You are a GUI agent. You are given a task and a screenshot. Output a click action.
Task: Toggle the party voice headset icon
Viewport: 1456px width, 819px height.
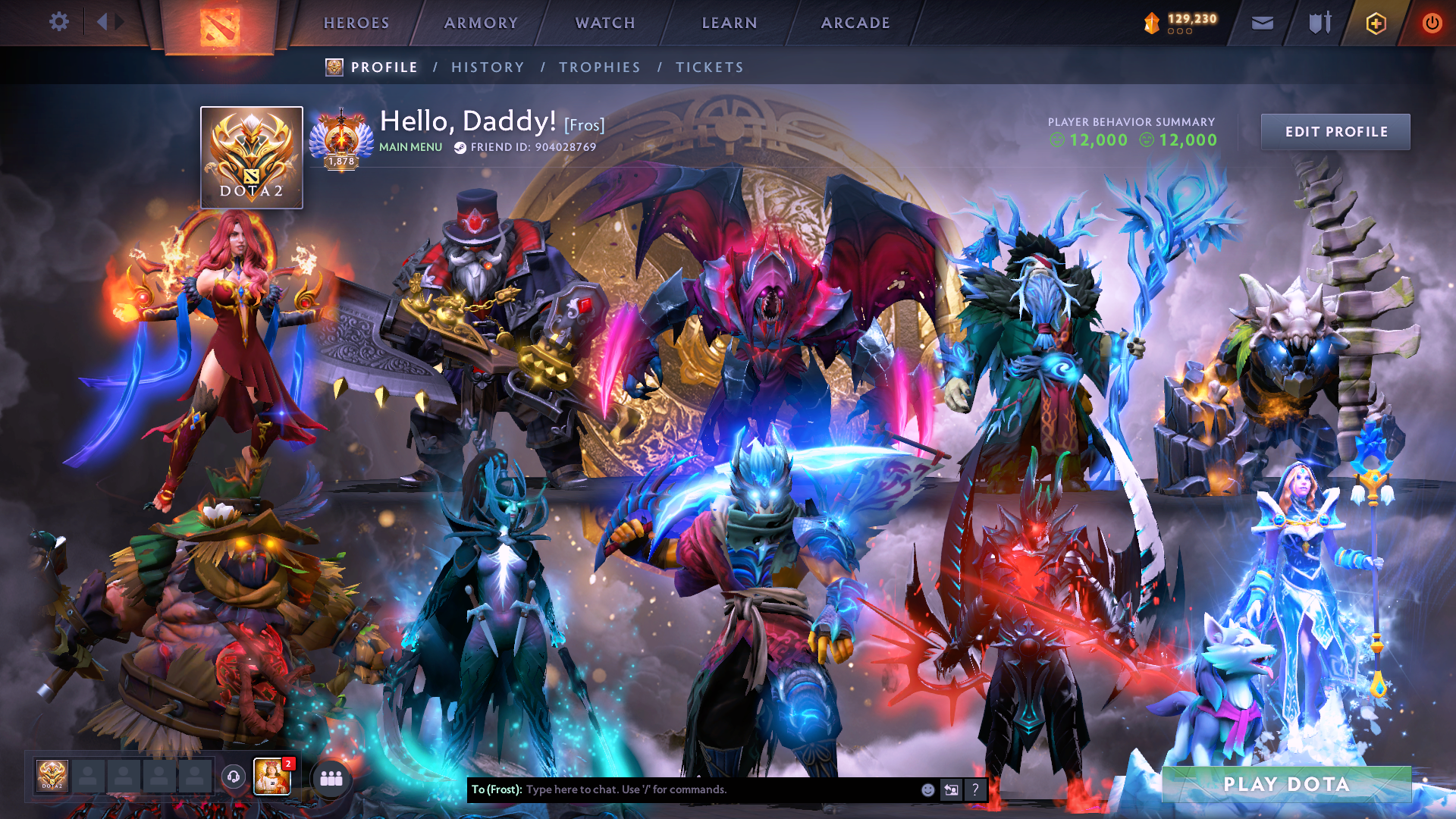click(234, 777)
